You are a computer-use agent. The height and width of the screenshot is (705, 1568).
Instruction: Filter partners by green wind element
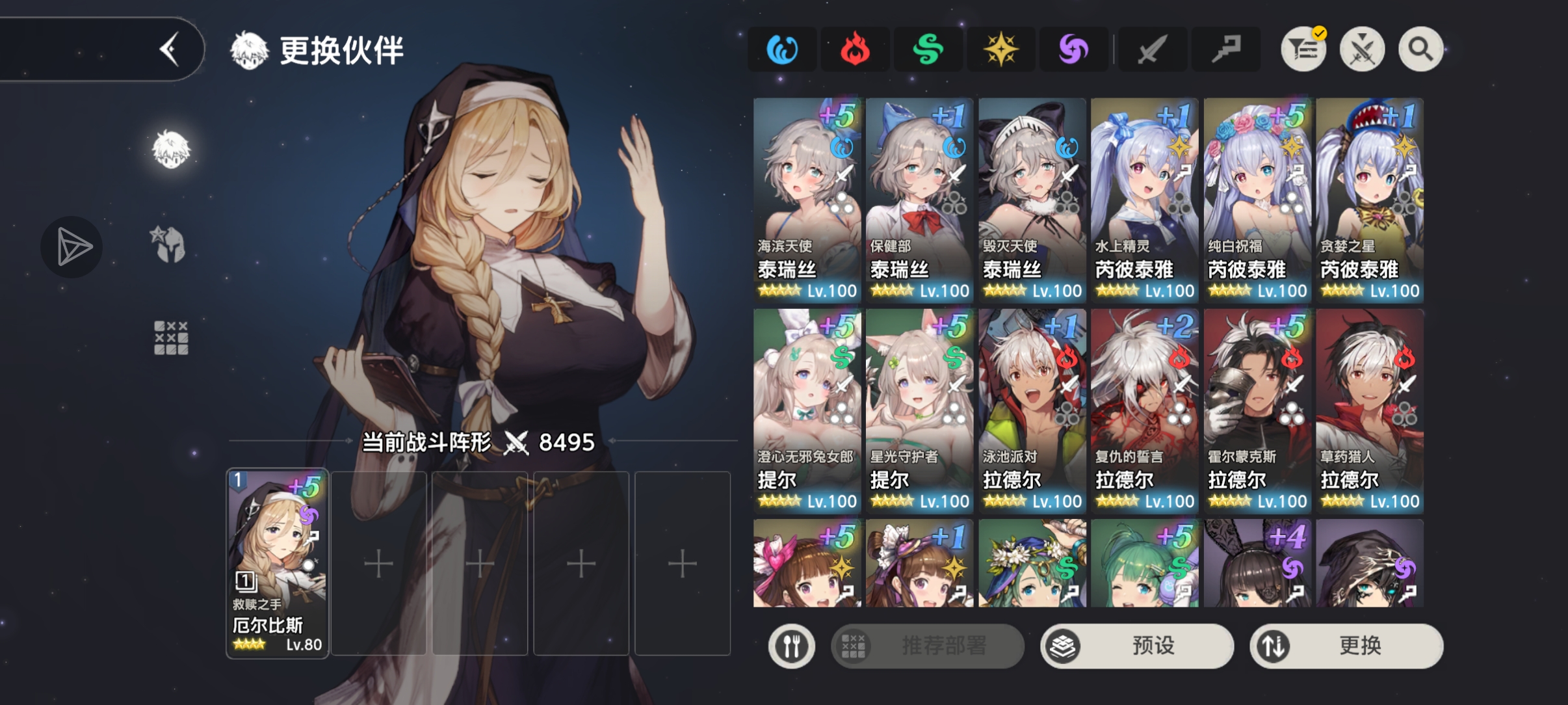[928, 49]
